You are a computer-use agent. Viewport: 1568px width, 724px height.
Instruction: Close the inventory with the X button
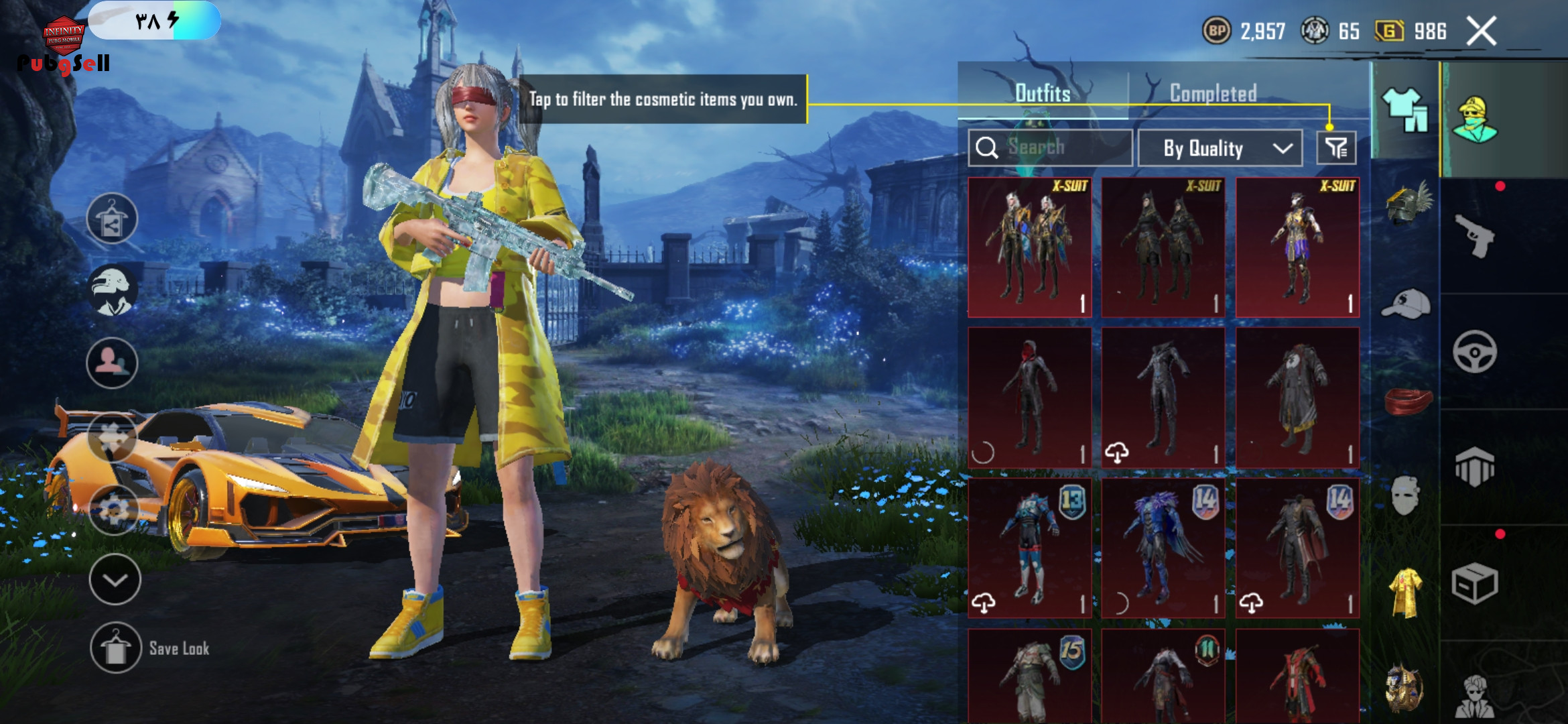tap(1481, 32)
